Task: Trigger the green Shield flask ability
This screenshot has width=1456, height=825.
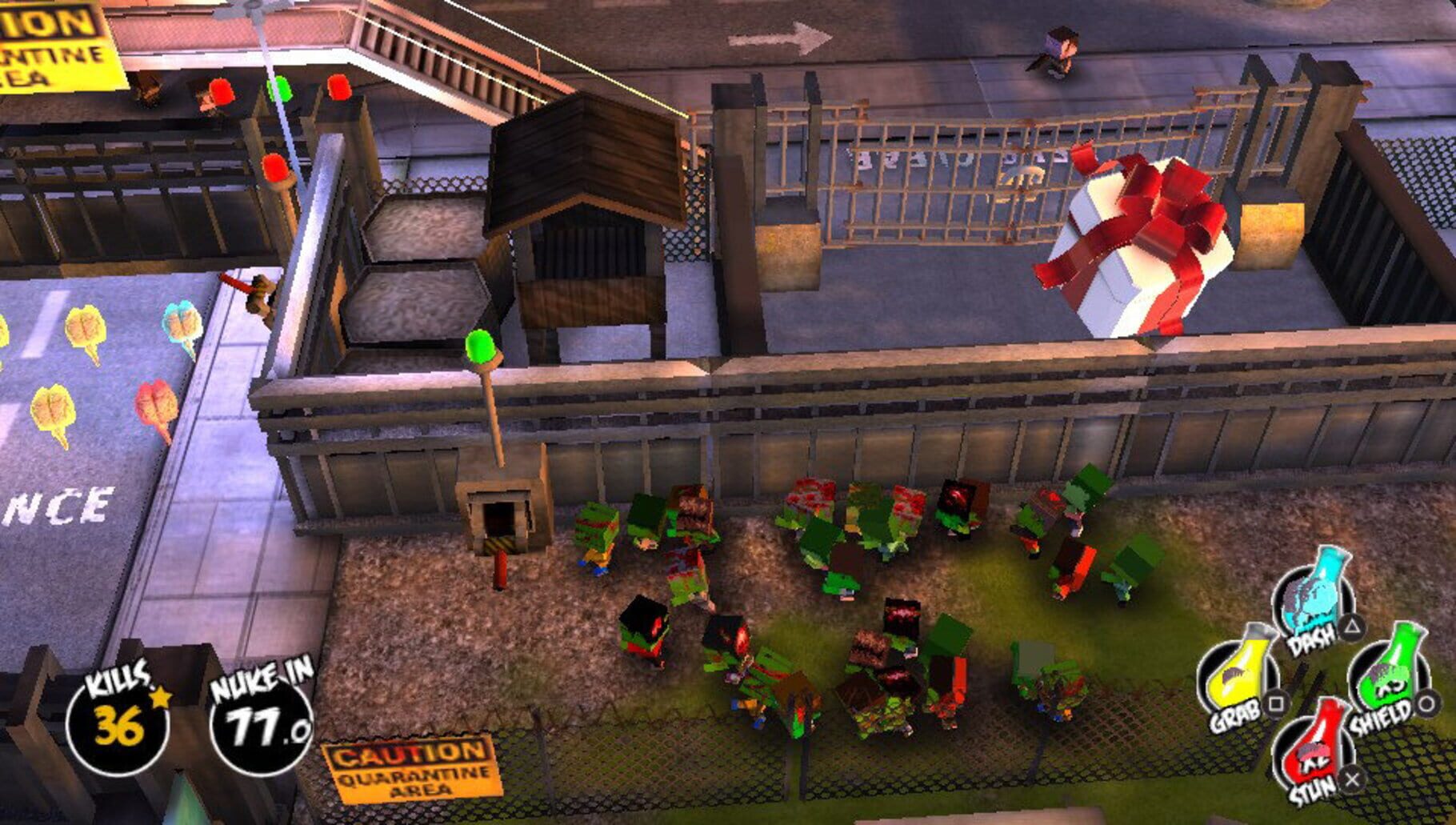Action: click(x=1390, y=676)
